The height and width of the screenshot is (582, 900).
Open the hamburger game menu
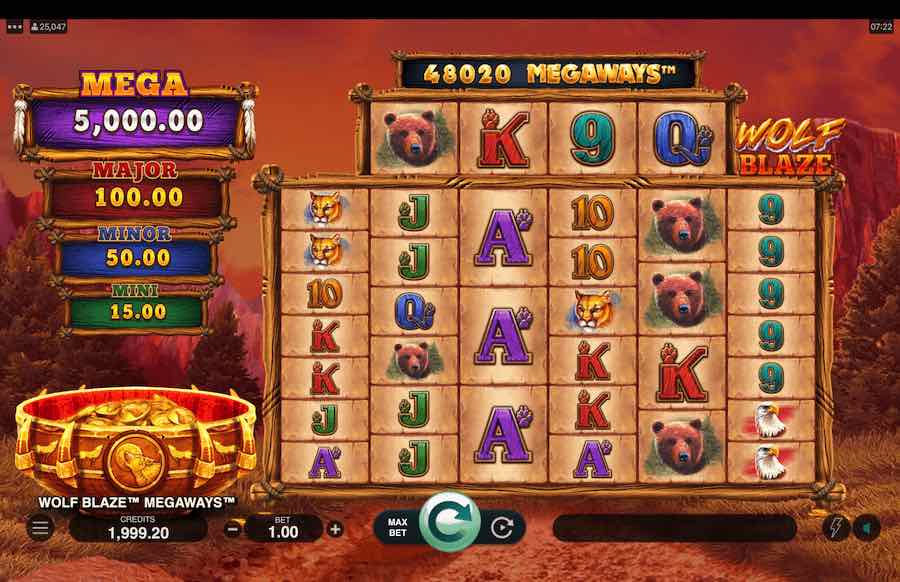tap(40, 528)
